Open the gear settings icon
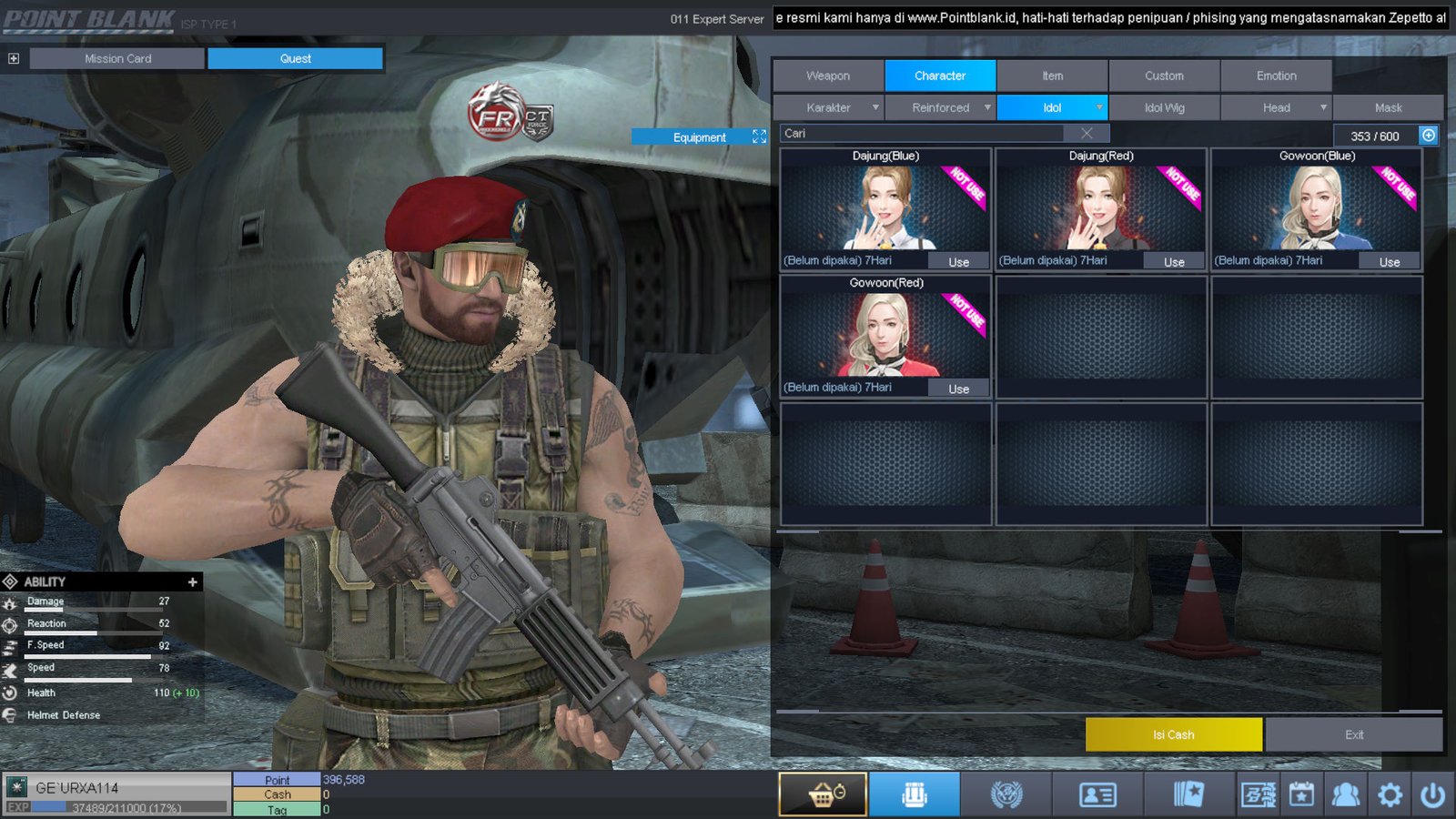The width and height of the screenshot is (1456, 819). (x=1390, y=794)
